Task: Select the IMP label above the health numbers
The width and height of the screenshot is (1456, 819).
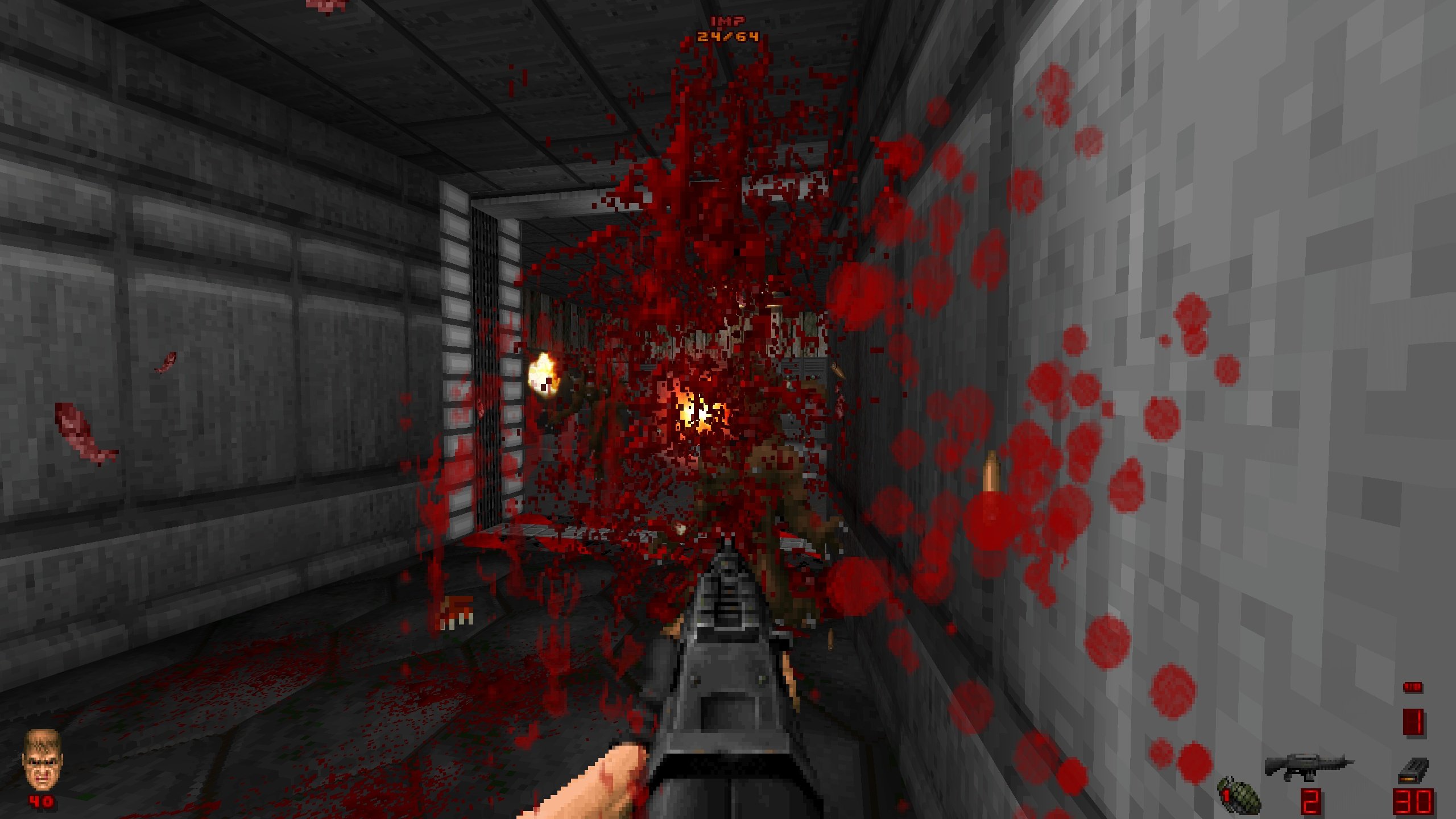Action: point(727,22)
